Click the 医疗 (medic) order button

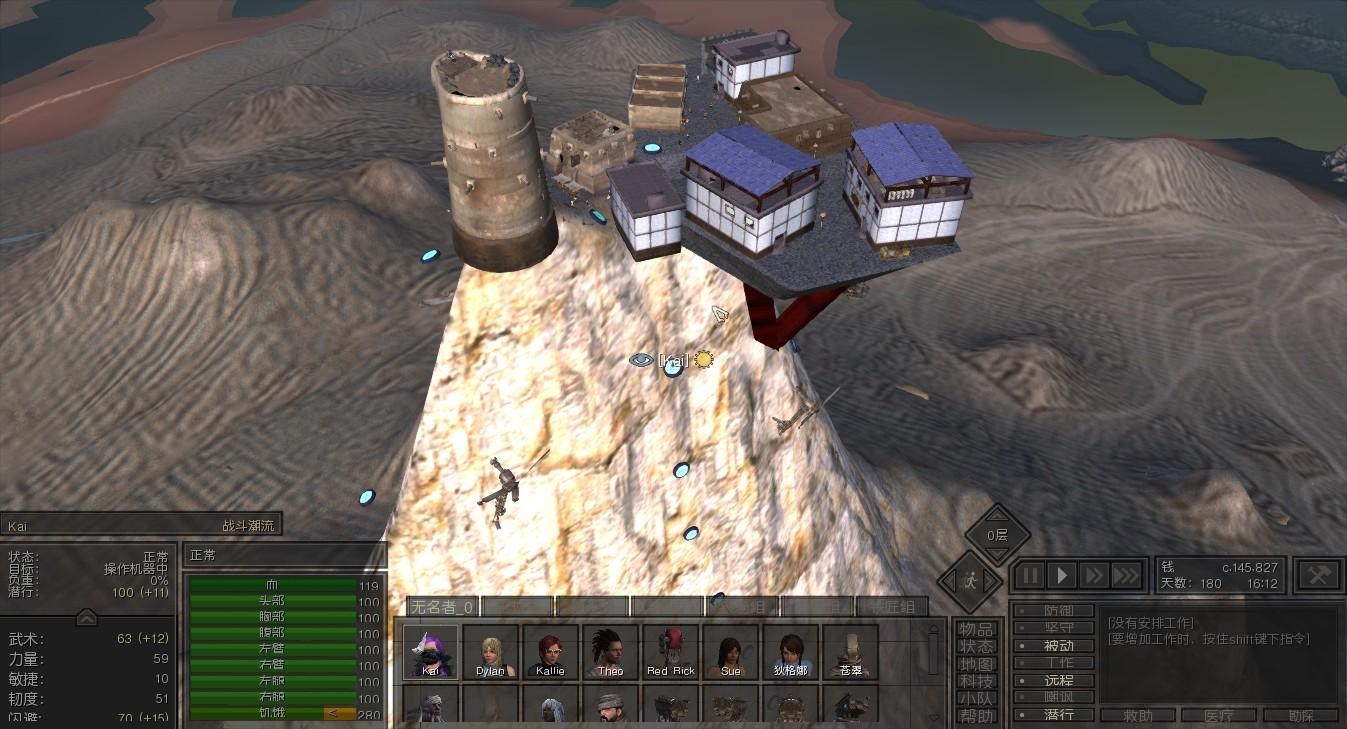pyautogui.click(x=1218, y=716)
